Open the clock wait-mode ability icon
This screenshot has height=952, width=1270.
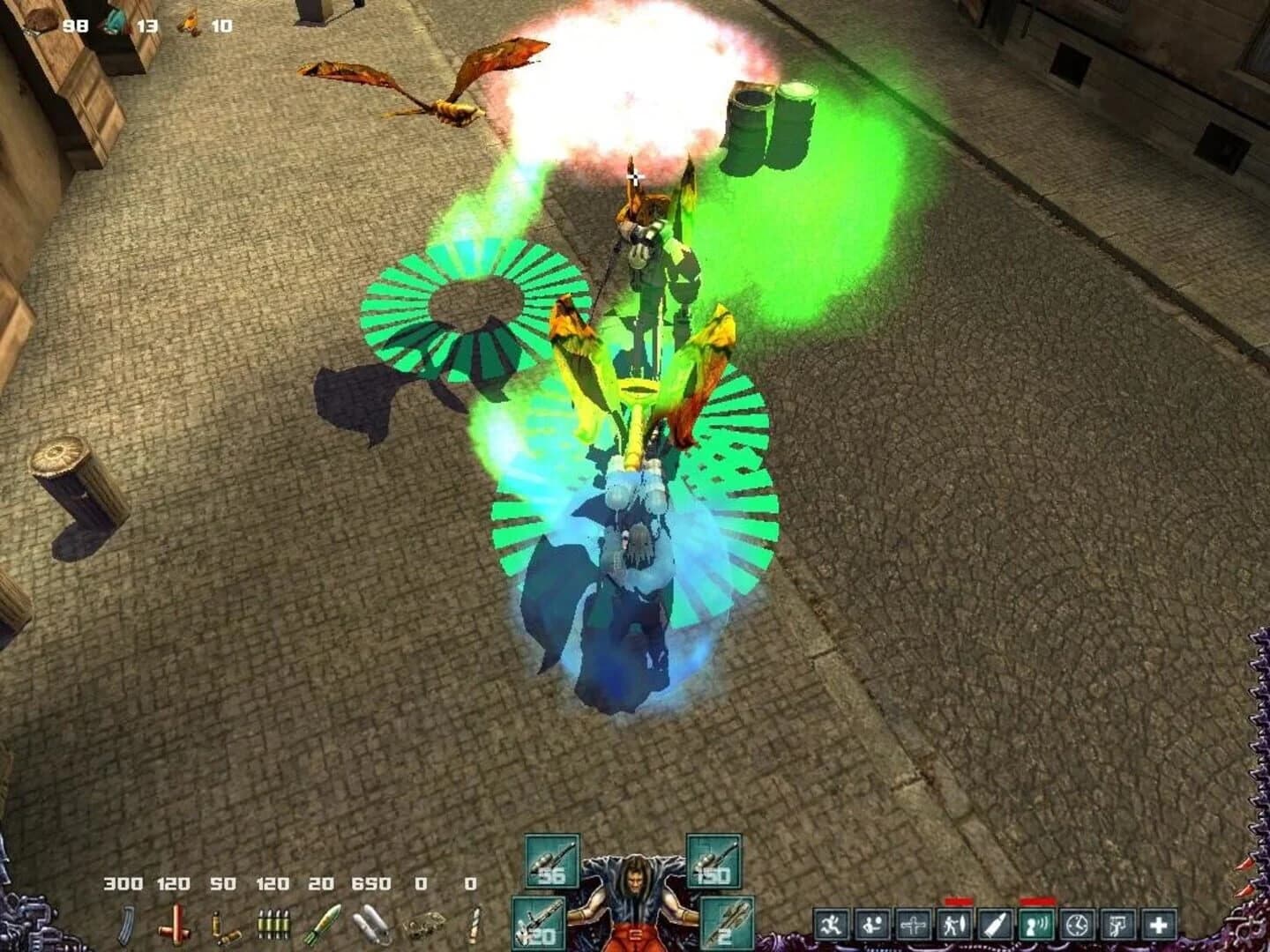[1079, 923]
